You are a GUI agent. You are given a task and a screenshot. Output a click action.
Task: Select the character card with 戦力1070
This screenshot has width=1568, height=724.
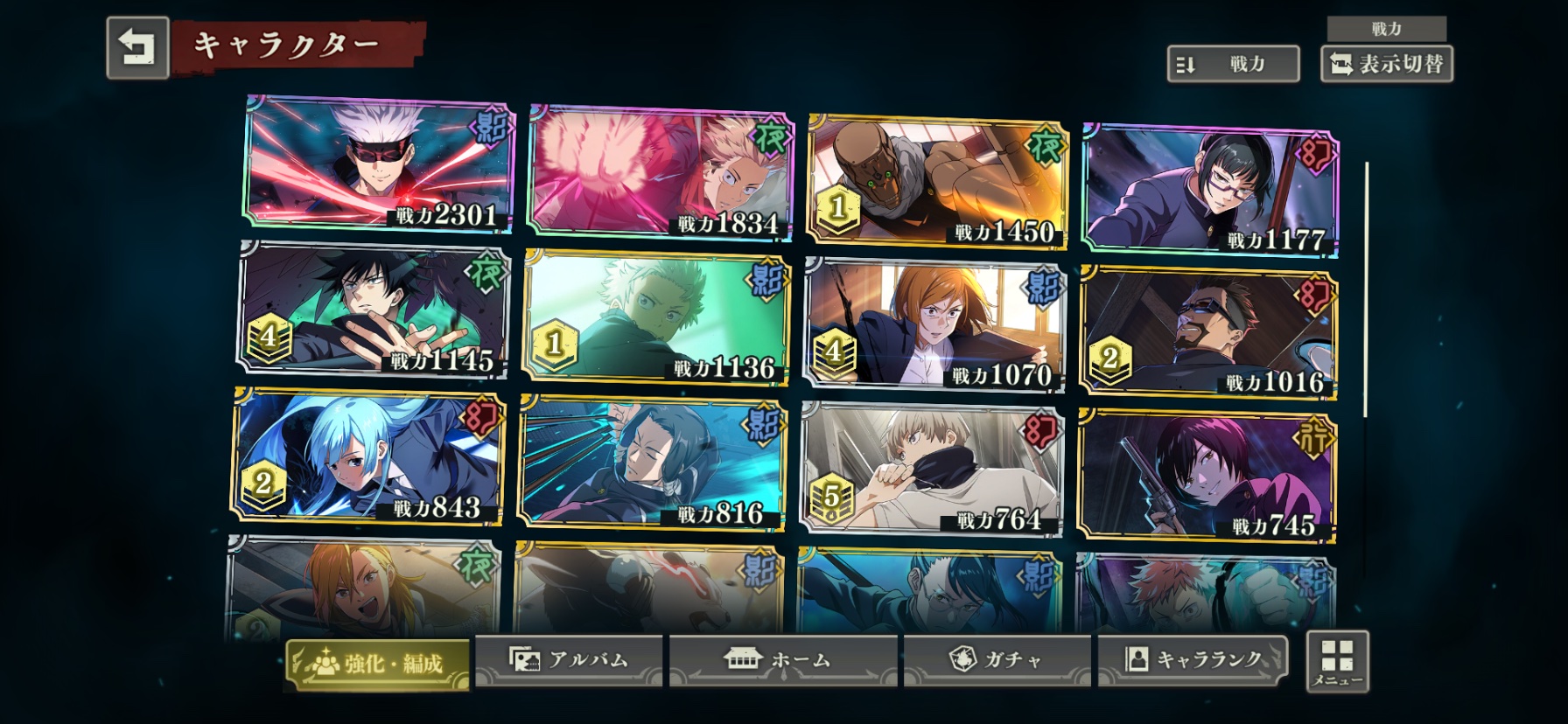pyautogui.click(x=934, y=324)
